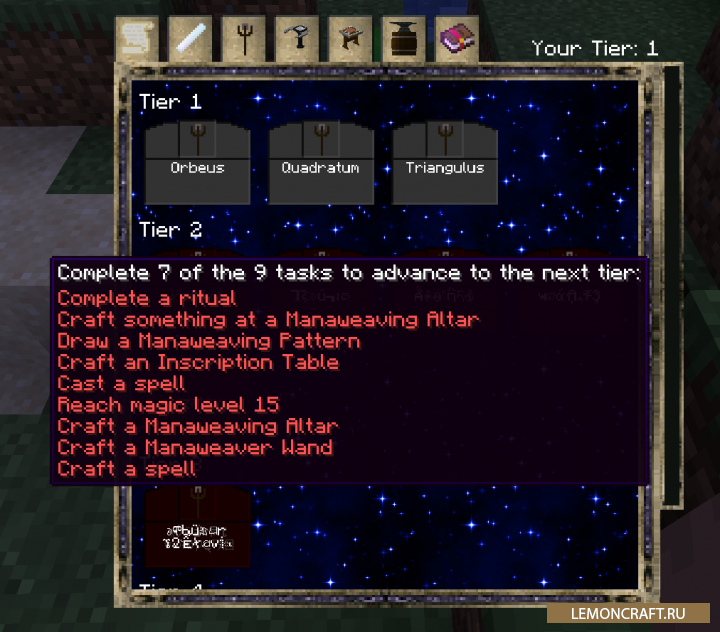Choose the Triangulus entry
The height and width of the screenshot is (632, 720).
[445, 163]
